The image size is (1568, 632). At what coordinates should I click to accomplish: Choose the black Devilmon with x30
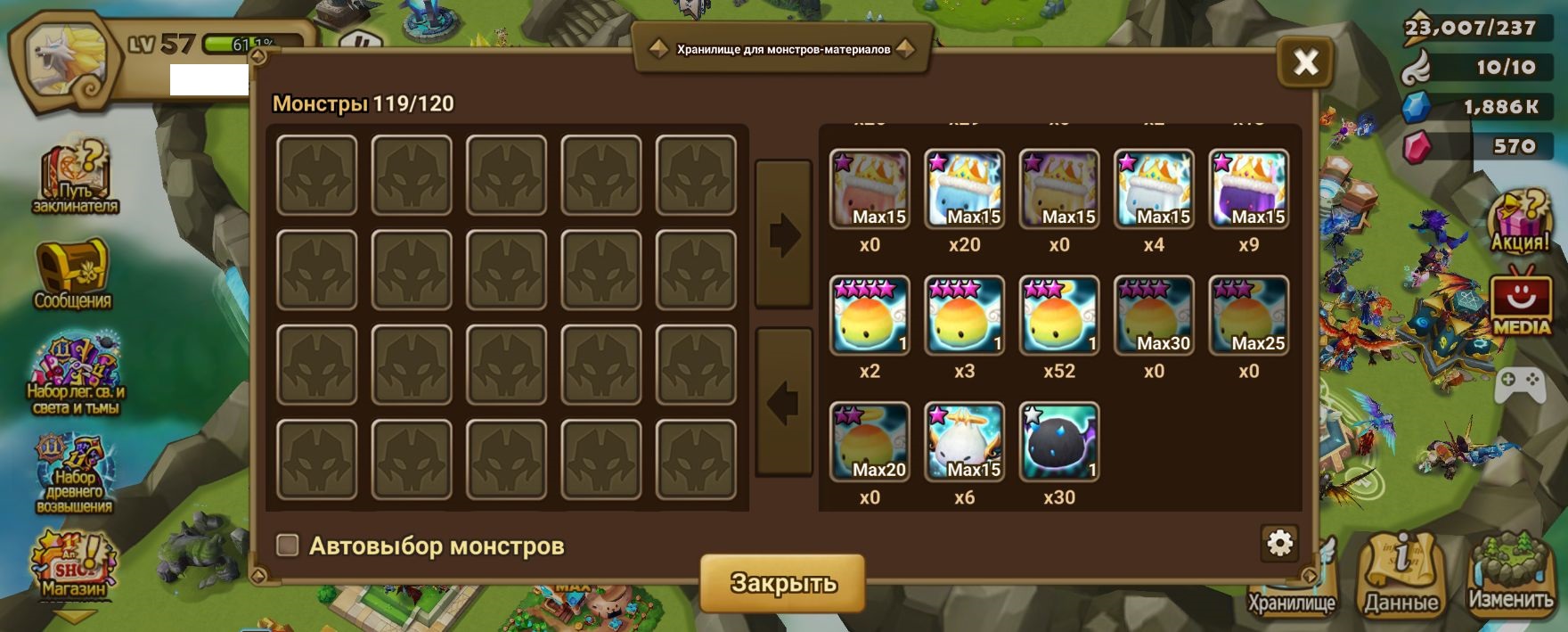point(1058,442)
